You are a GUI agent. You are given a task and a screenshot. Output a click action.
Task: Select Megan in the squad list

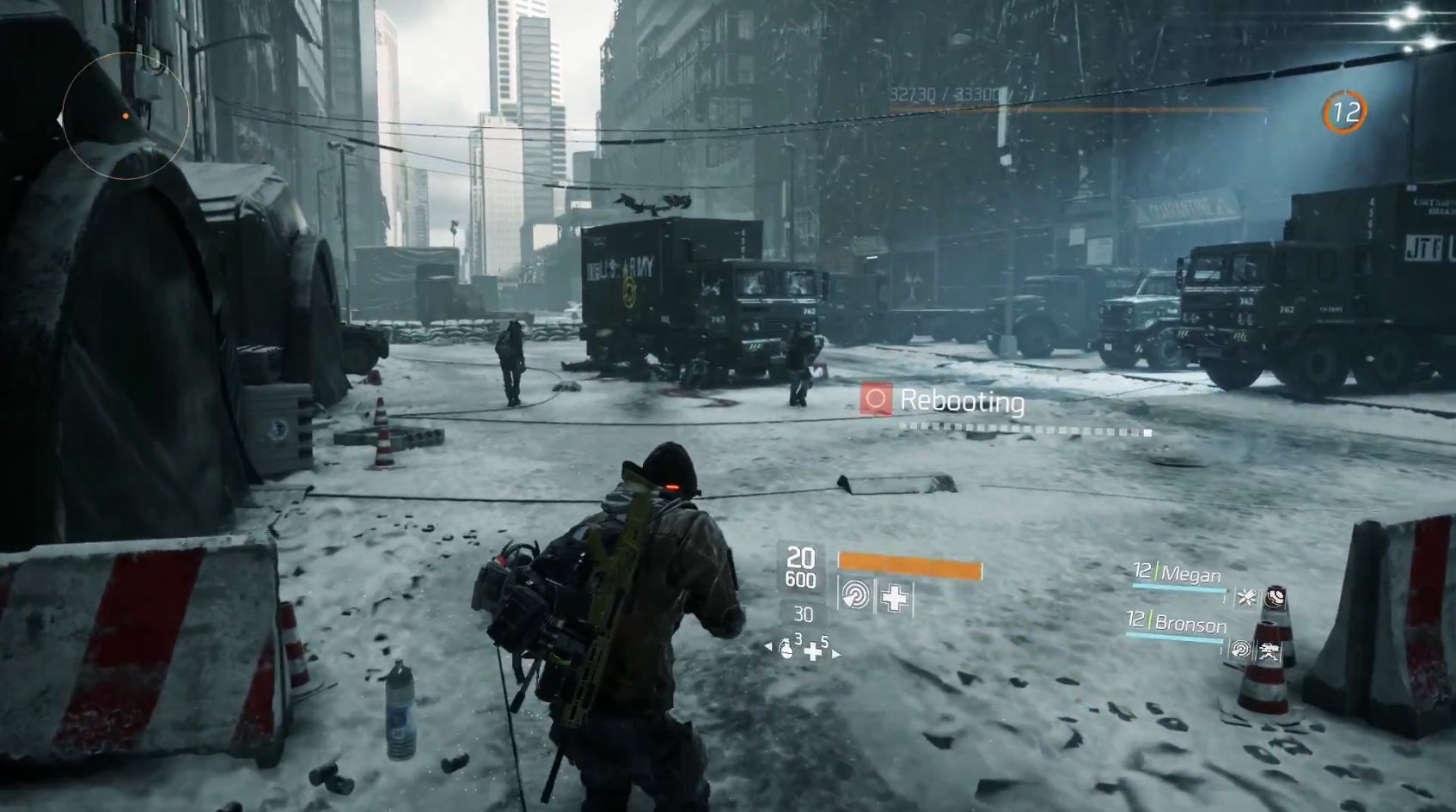pos(1191,571)
